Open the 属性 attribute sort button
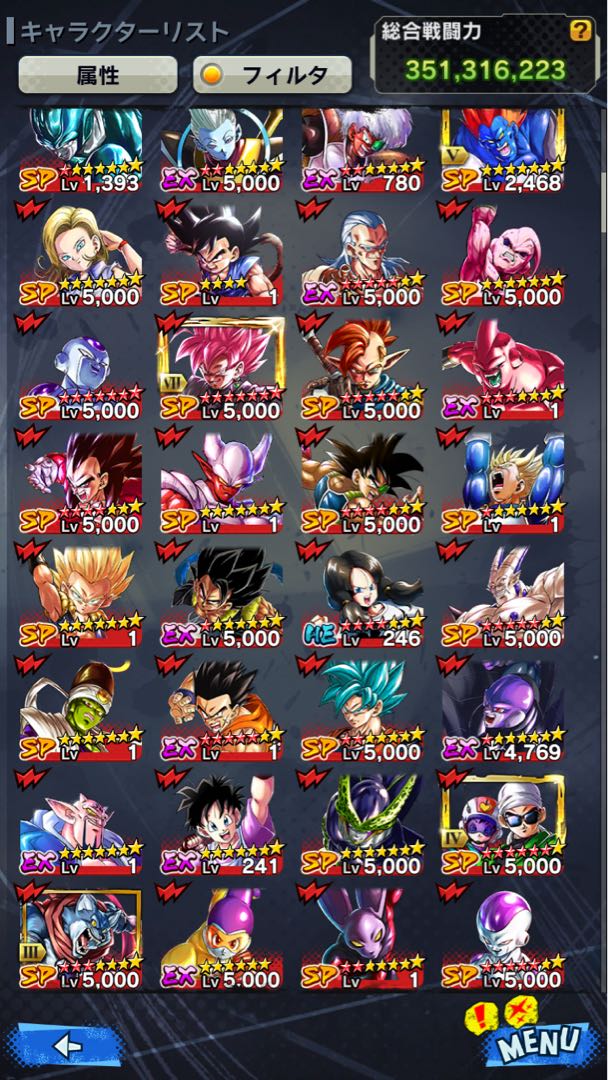The width and height of the screenshot is (608, 1080). [x=98, y=74]
